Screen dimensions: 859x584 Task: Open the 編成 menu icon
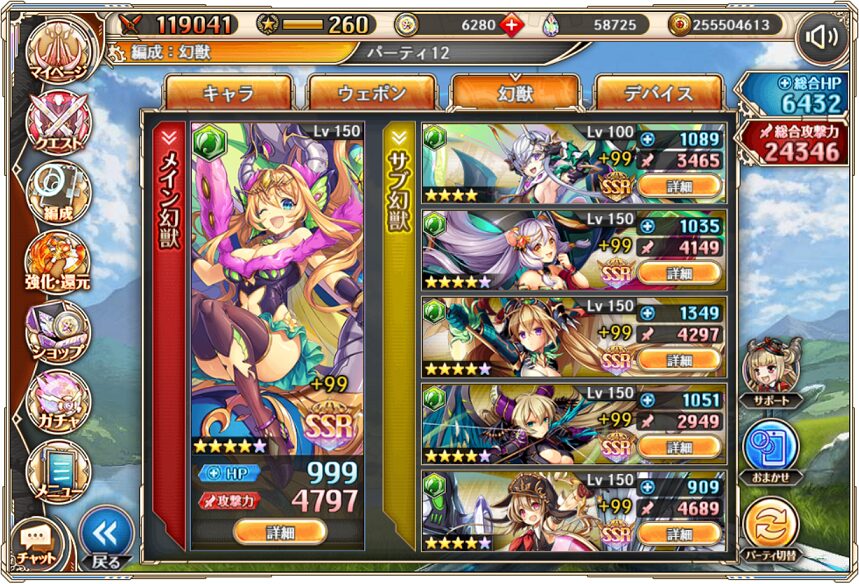tap(59, 193)
